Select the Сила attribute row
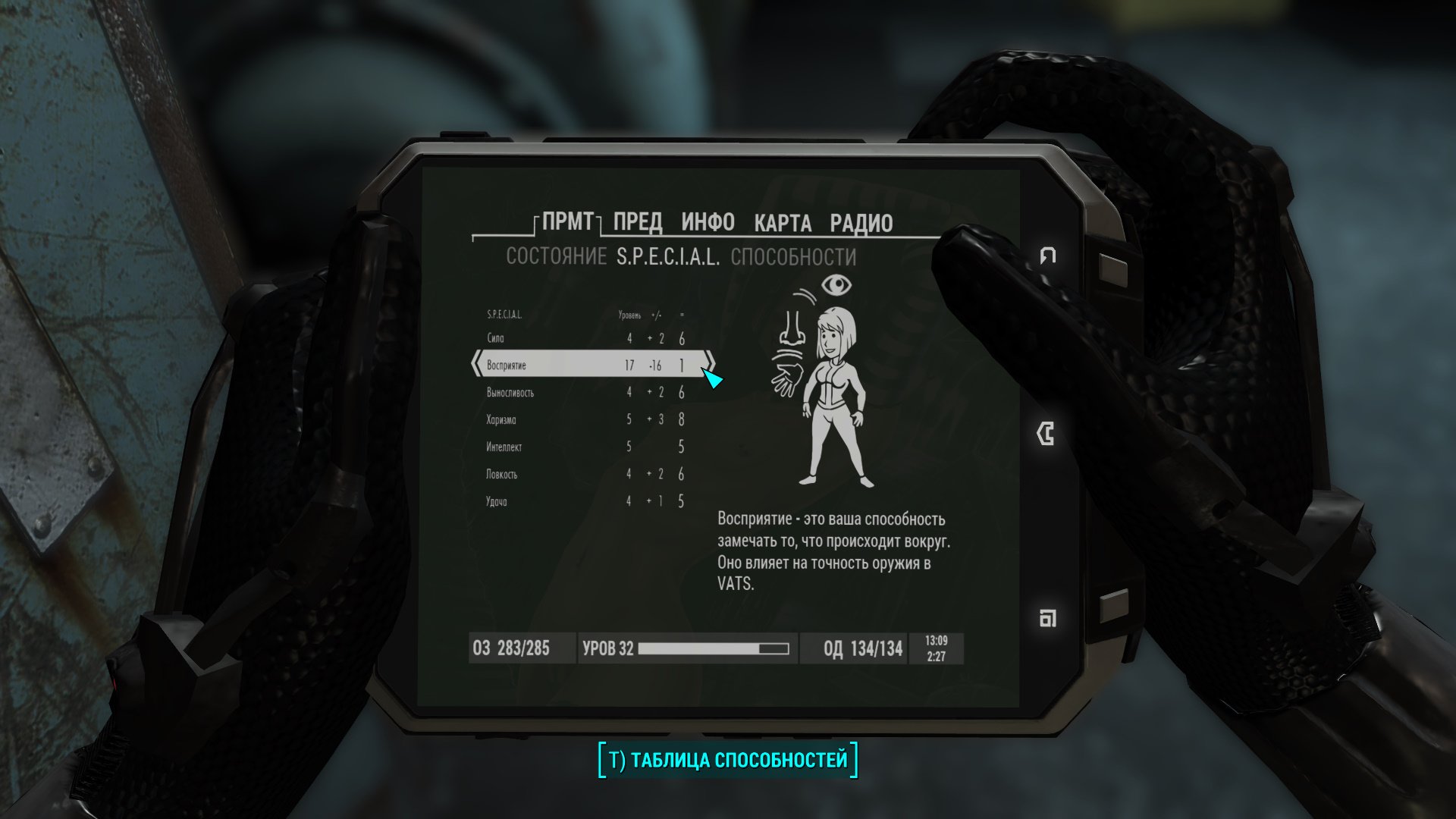 tap(584, 338)
